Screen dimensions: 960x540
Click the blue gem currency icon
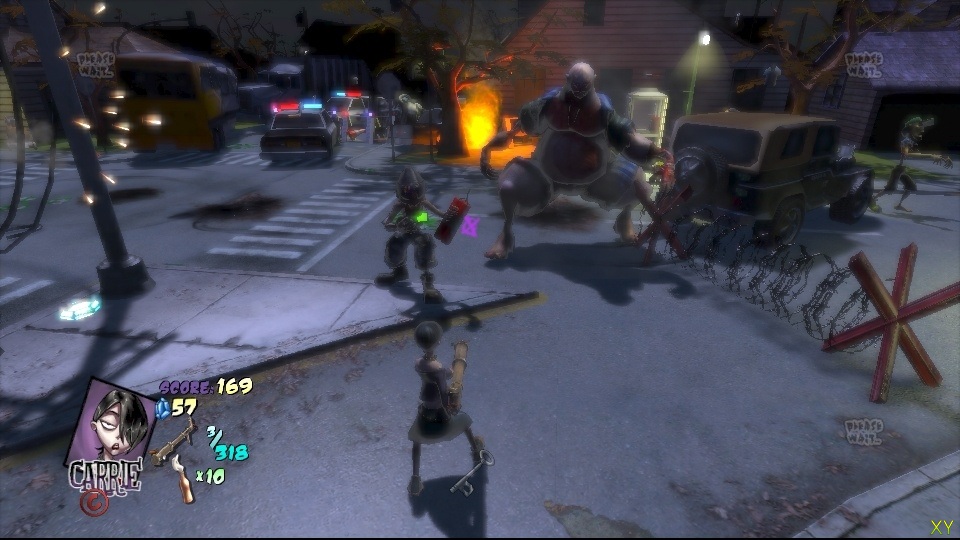pyautogui.click(x=166, y=406)
